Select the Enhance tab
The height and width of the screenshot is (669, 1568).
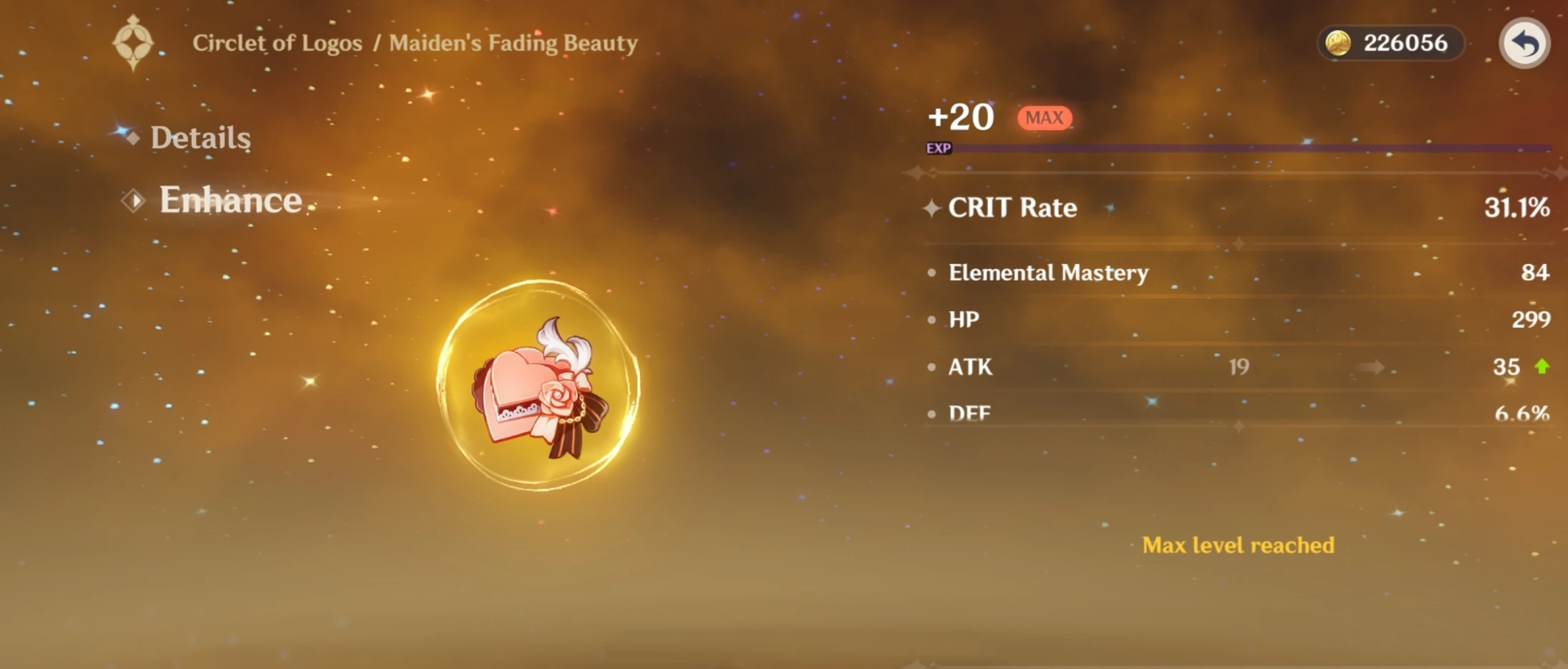(231, 200)
